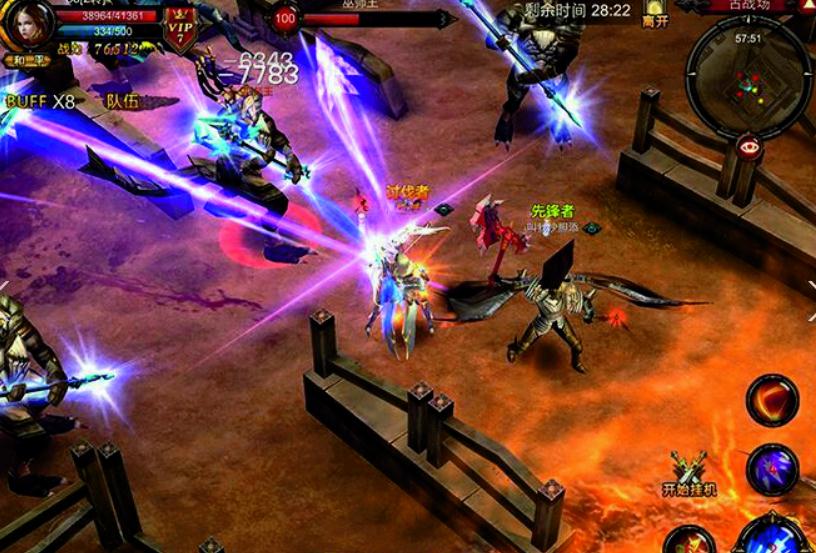Viewport: 816px width, 553px height.
Task: Use the large blue main attack skill
Action: (x=772, y=535)
